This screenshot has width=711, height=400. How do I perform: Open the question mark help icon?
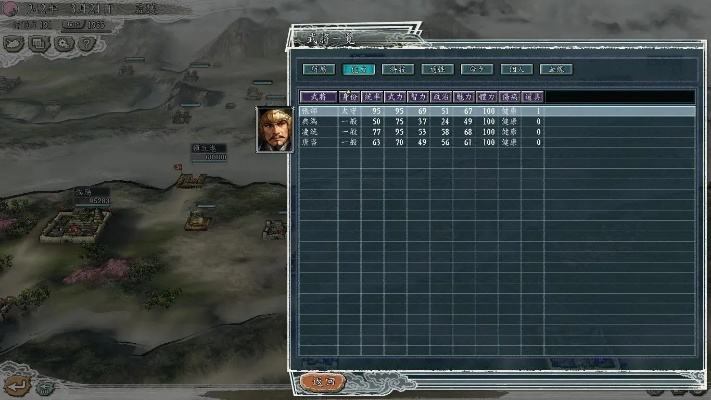click(x=88, y=44)
